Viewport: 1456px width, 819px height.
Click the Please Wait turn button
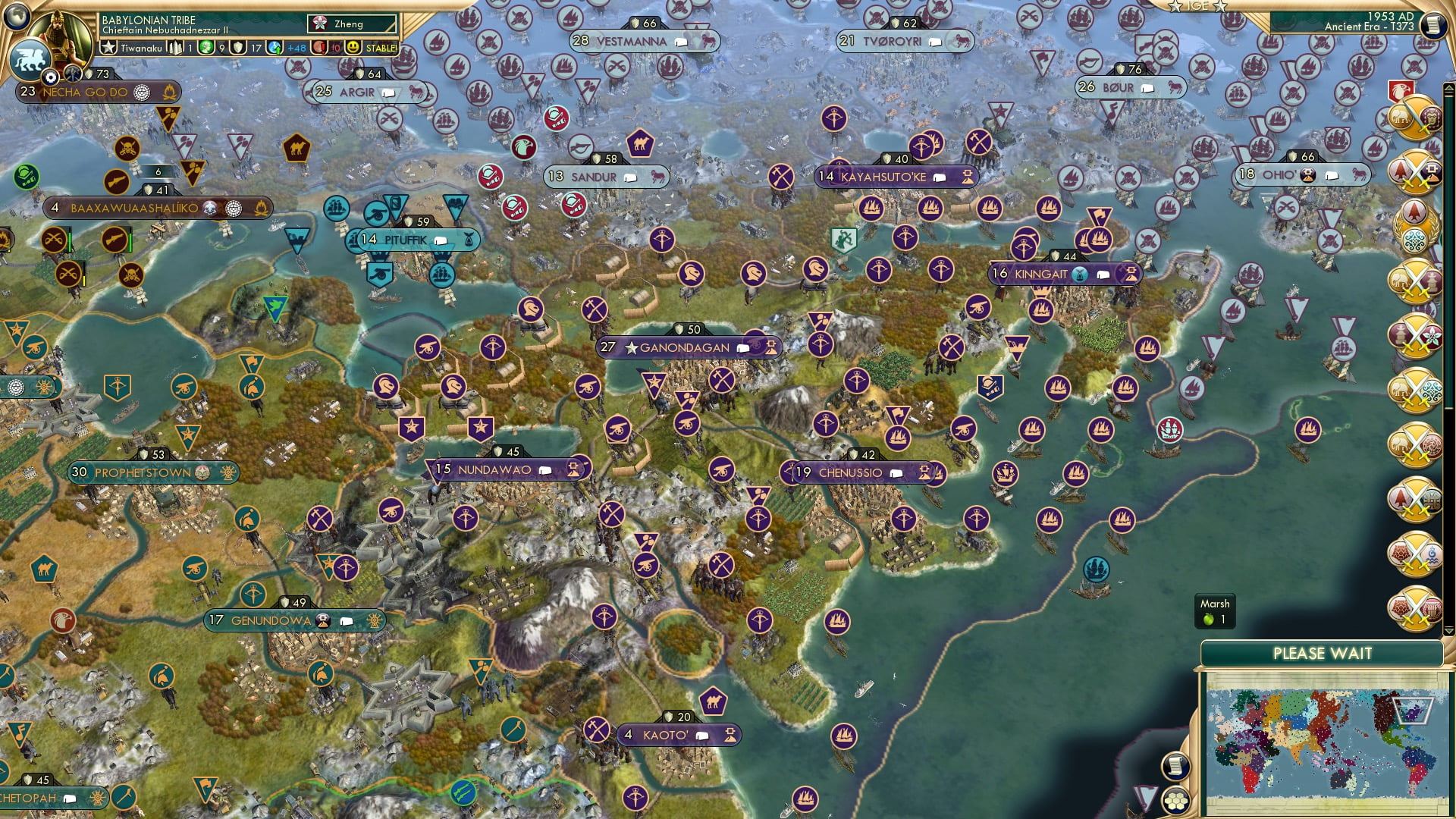(x=1322, y=654)
